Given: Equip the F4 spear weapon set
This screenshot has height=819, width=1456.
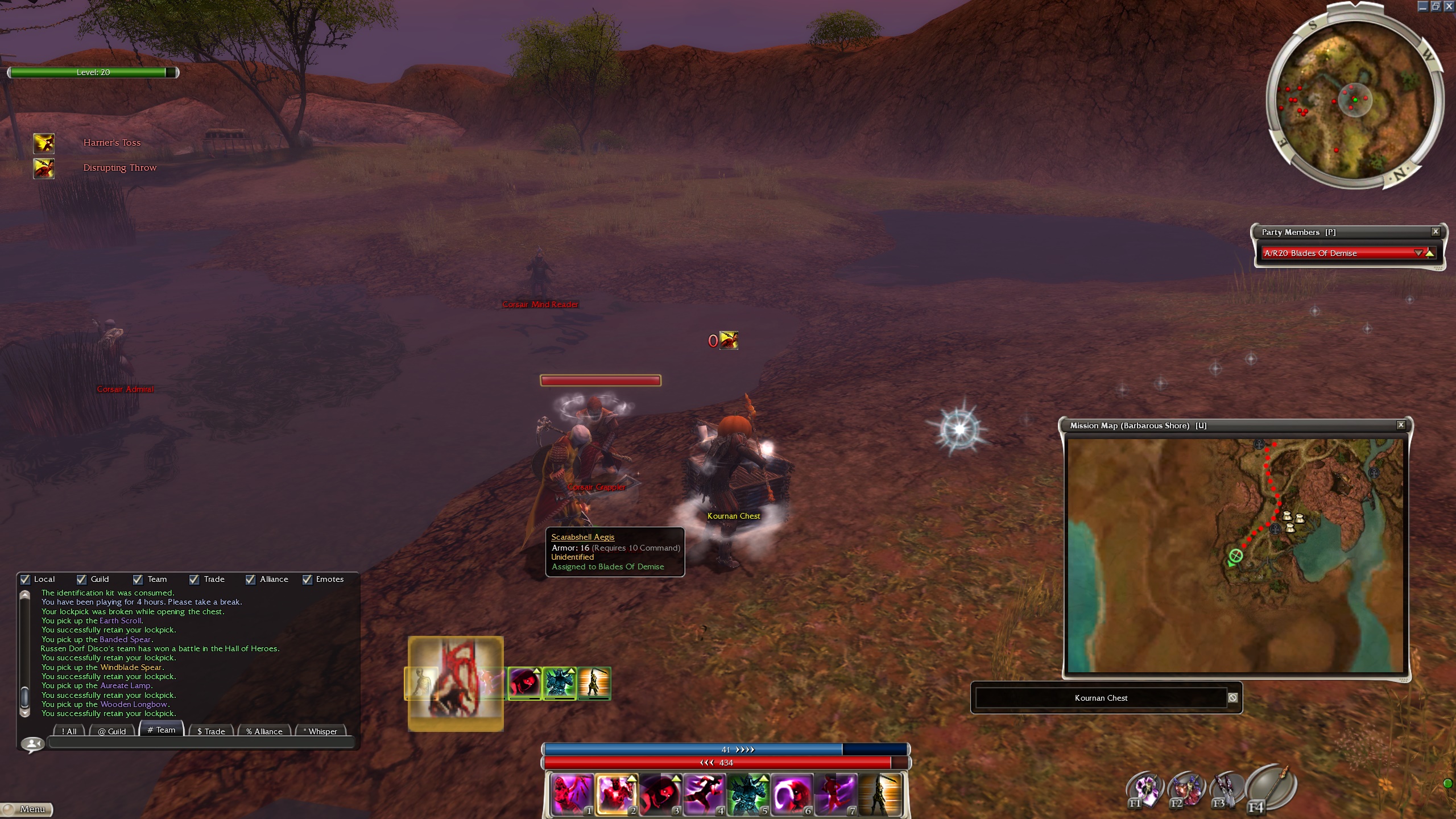Looking at the screenshot, I should (x=1272, y=789).
